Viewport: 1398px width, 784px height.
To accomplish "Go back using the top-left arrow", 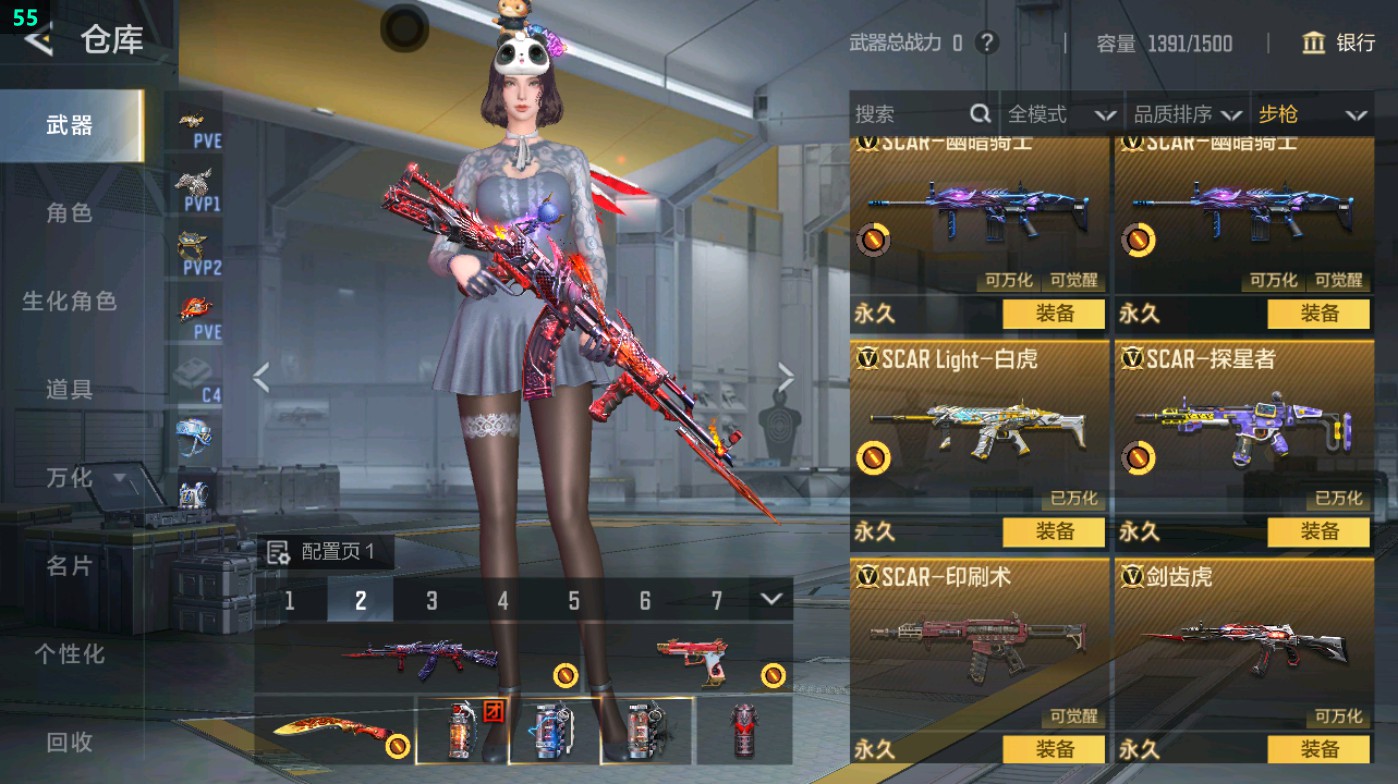I will click(x=38, y=40).
